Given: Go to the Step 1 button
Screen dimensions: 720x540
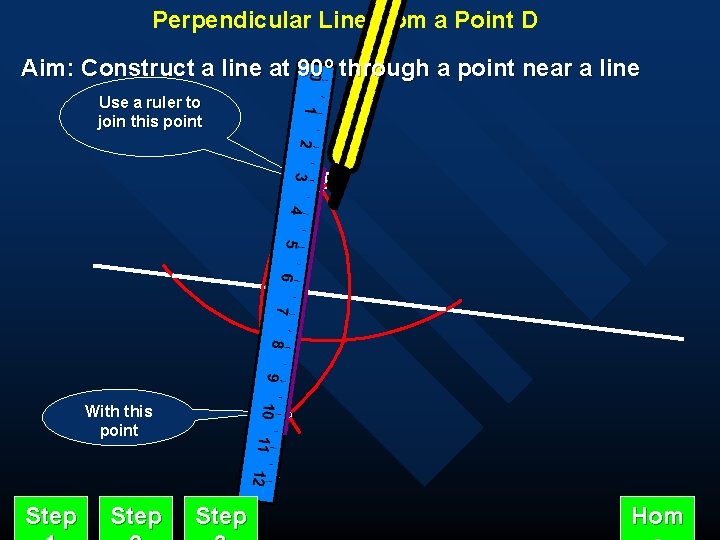Looking at the screenshot, I should point(51,518).
